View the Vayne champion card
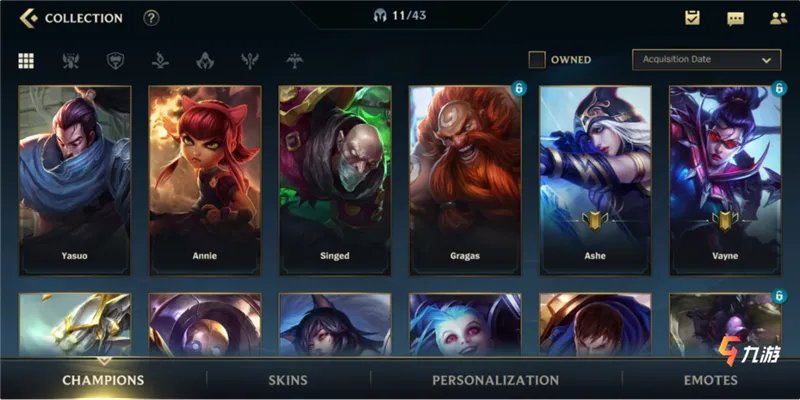The image size is (800, 400). [x=725, y=178]
